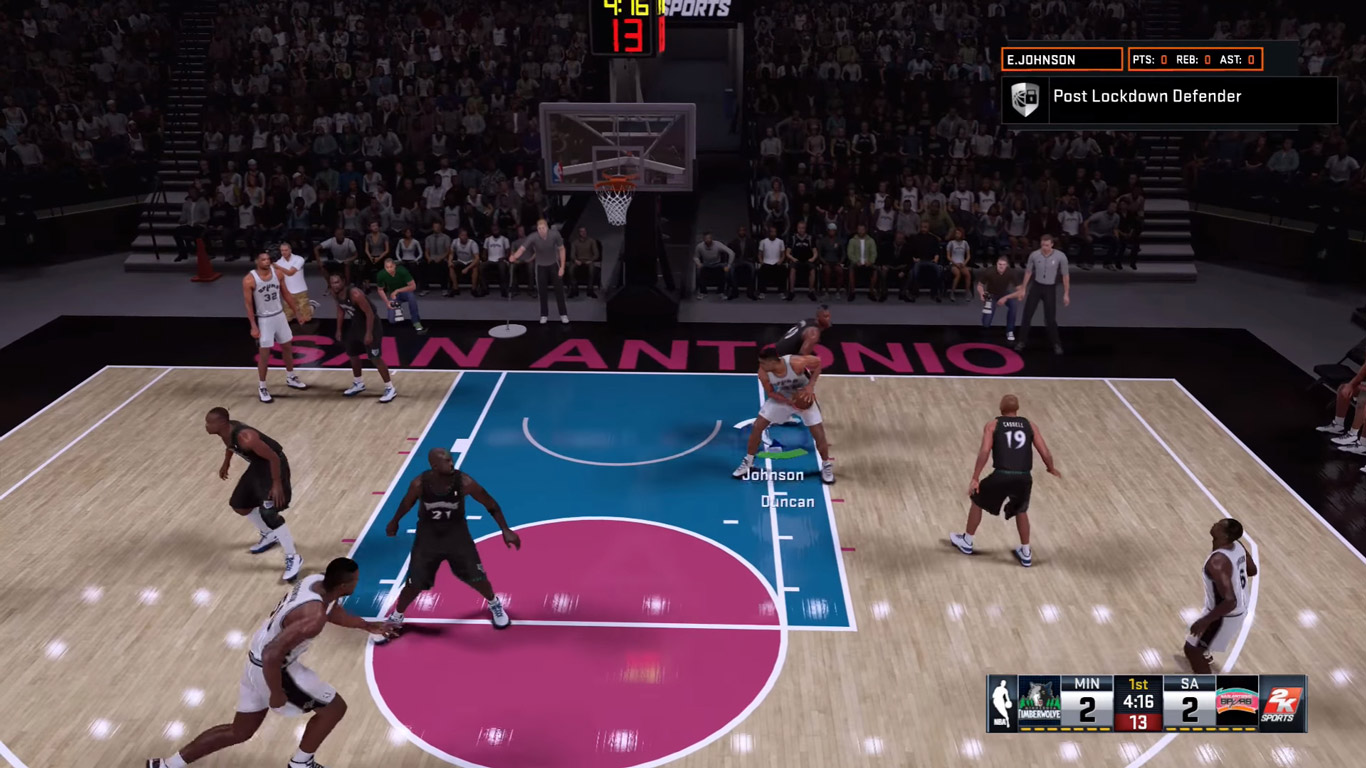Click the Post Lockdown Defender shield badge icon
Image resolution: width=1366 pixels, height=768 pixels.
pyautogui.click(x=1028, y=97)
